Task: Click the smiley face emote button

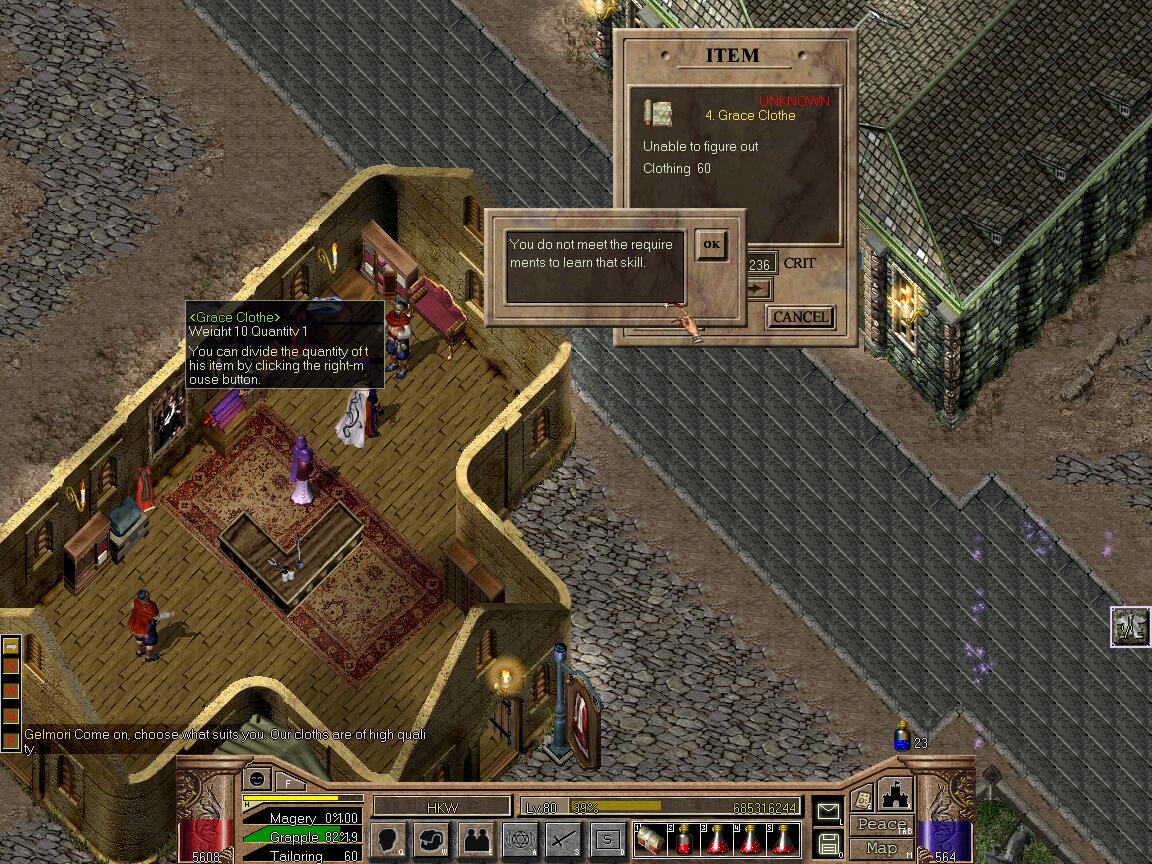Action: tap(258, 778)
